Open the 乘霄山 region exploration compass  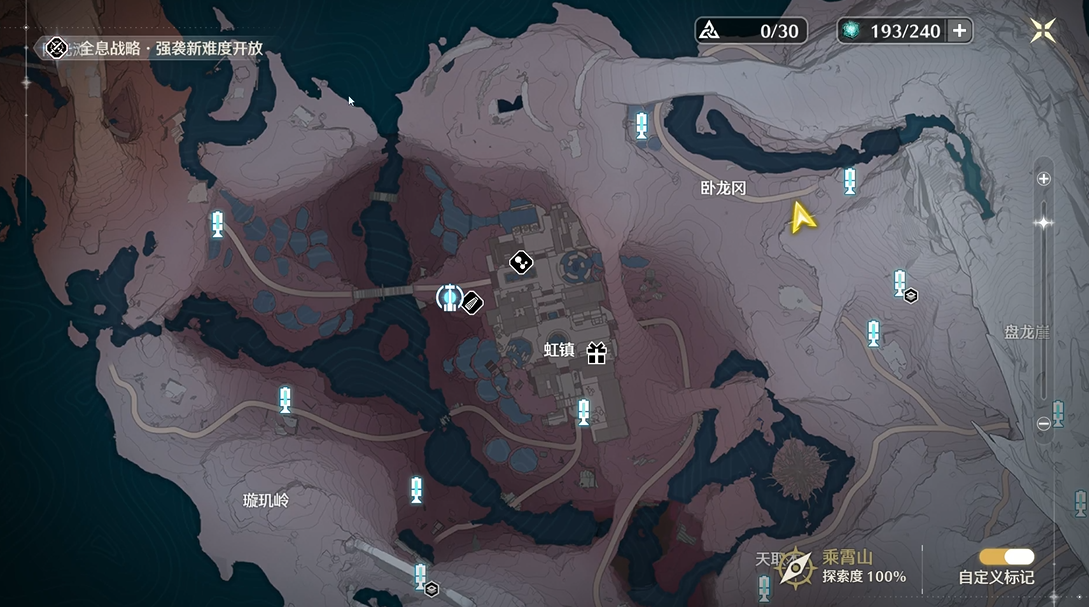[x=797, y=567]
